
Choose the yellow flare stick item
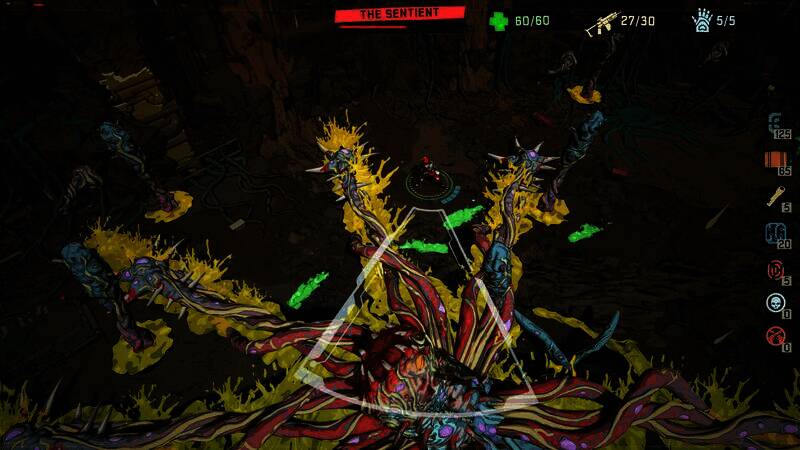point(776,196)
